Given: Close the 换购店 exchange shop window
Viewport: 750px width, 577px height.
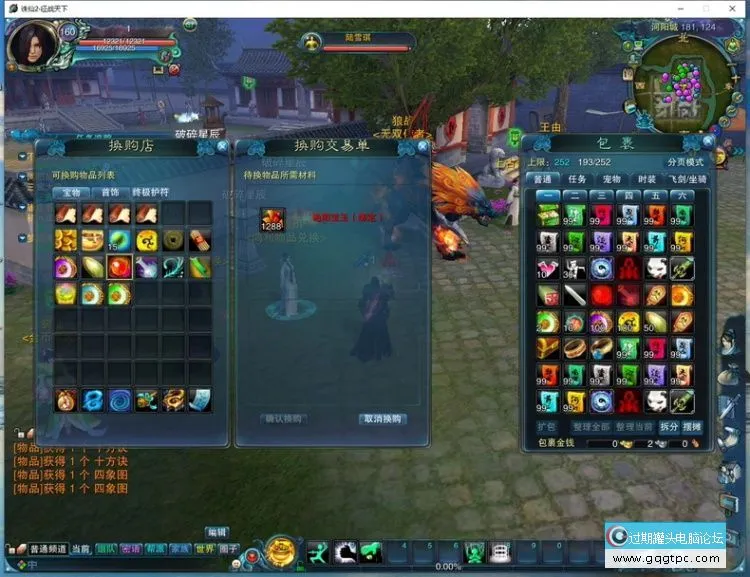Looking at the screenshot, I should [x=222, y=146].
